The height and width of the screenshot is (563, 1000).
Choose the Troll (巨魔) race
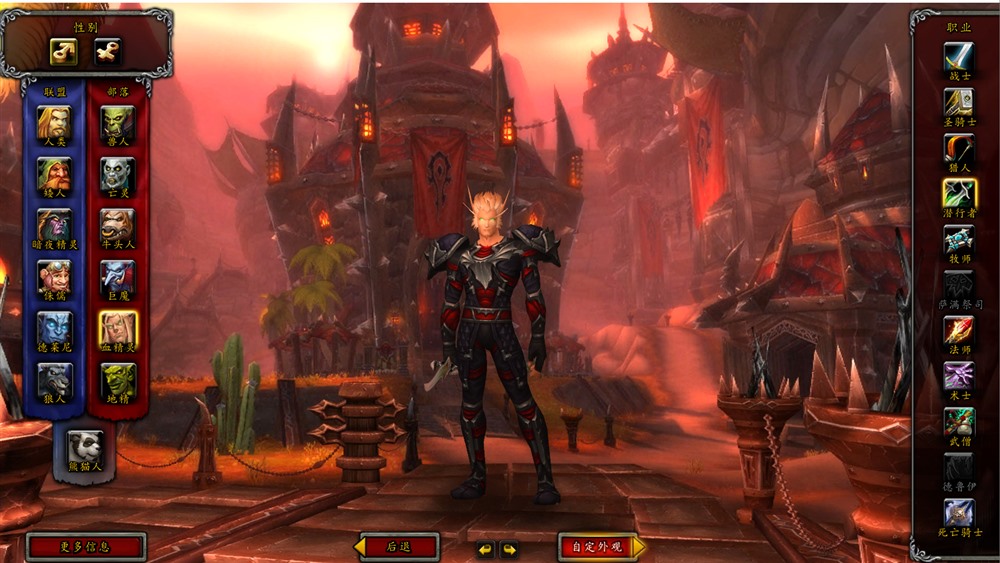coord(117,278)
